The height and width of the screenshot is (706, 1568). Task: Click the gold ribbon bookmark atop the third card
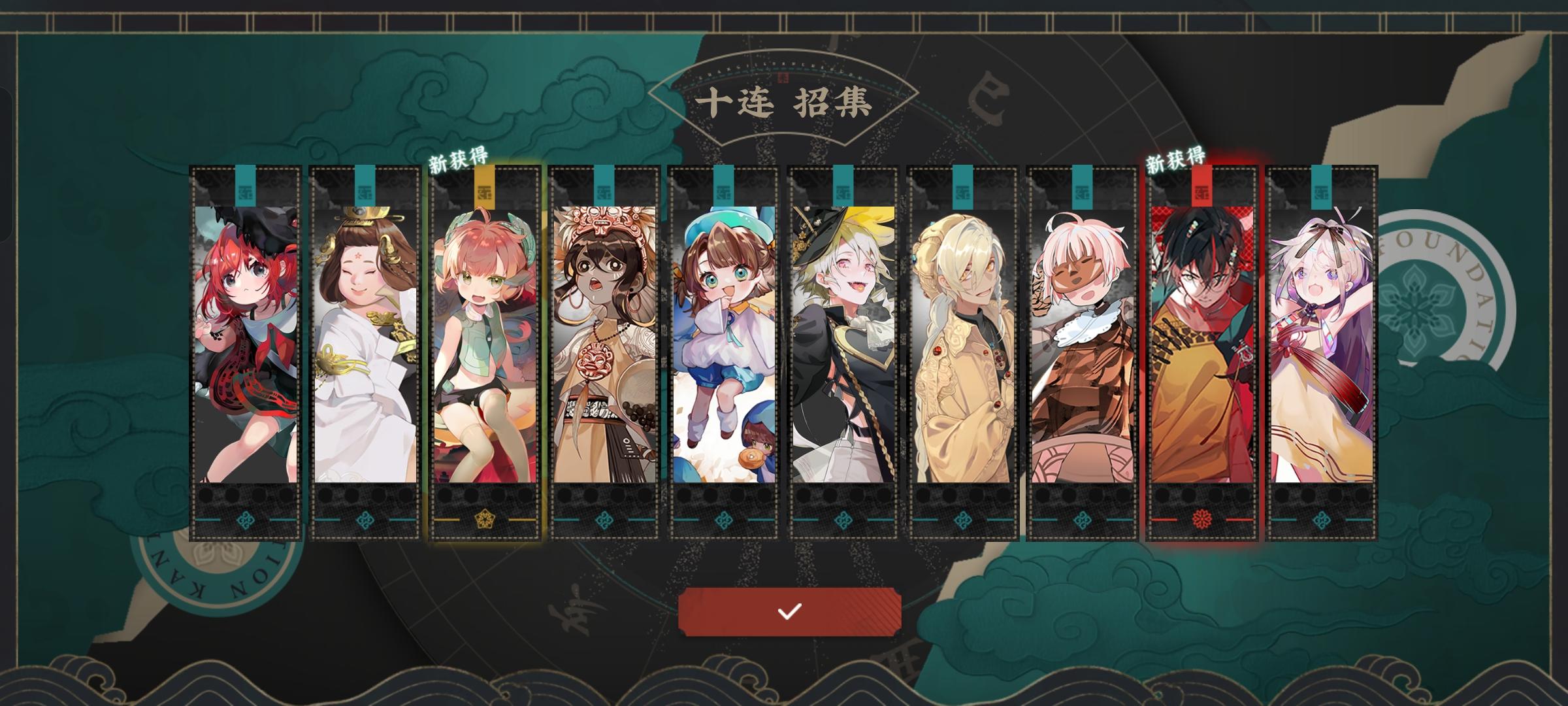485,186
